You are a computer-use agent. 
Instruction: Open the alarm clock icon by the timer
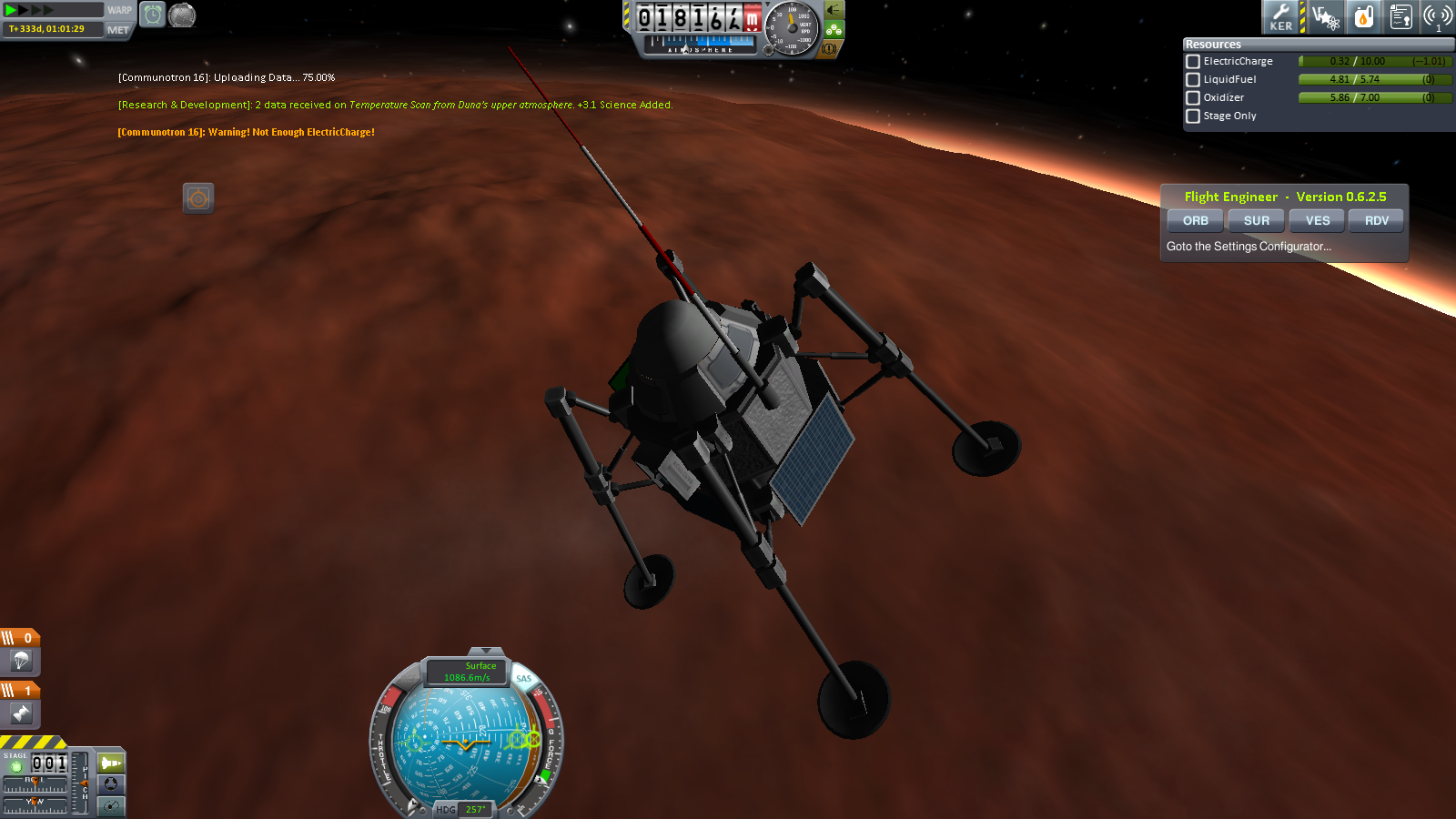[x=153, y=15]
